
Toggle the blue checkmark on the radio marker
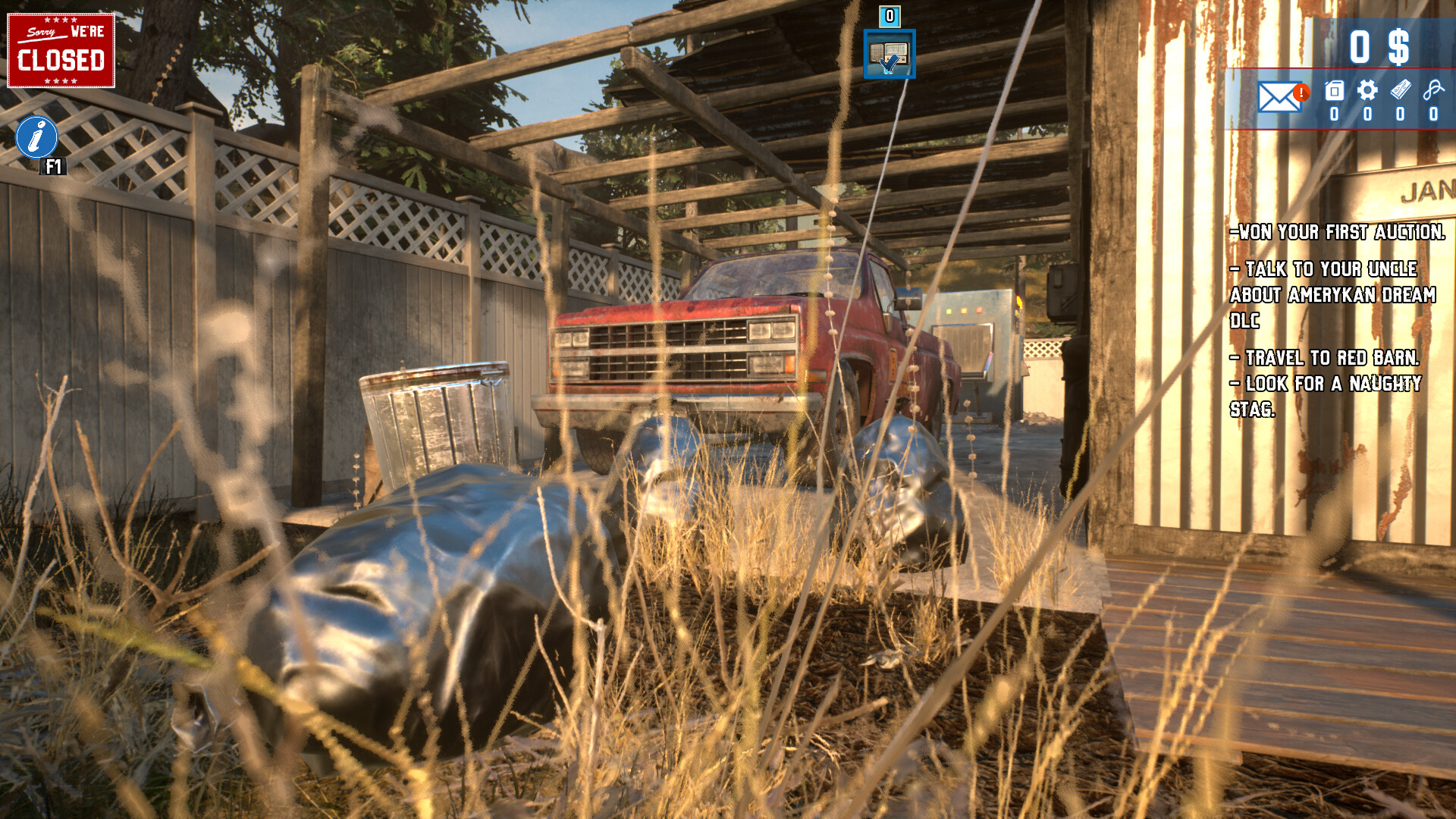tap(890, 63)
